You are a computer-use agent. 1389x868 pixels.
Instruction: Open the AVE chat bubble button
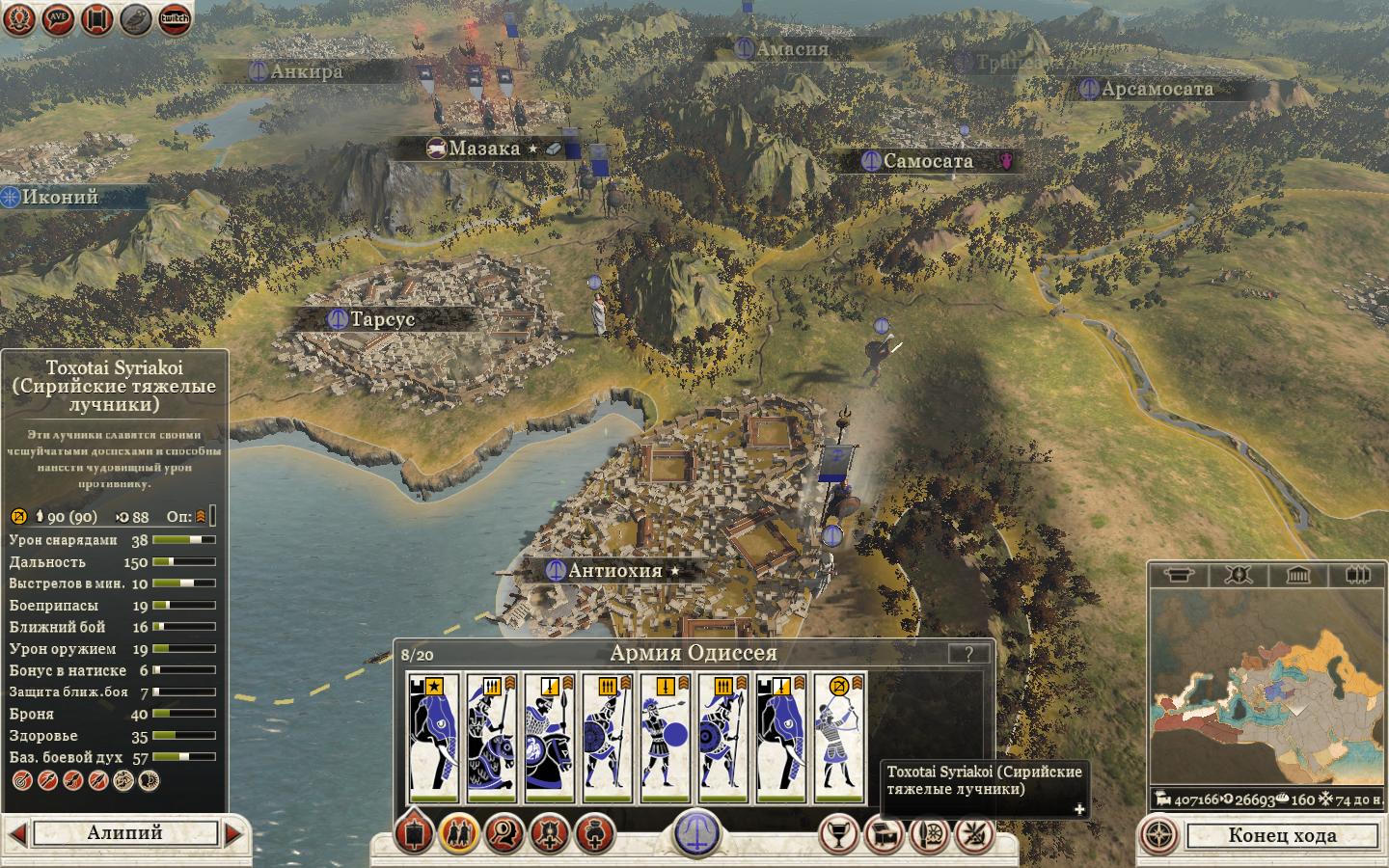(57, 18)
